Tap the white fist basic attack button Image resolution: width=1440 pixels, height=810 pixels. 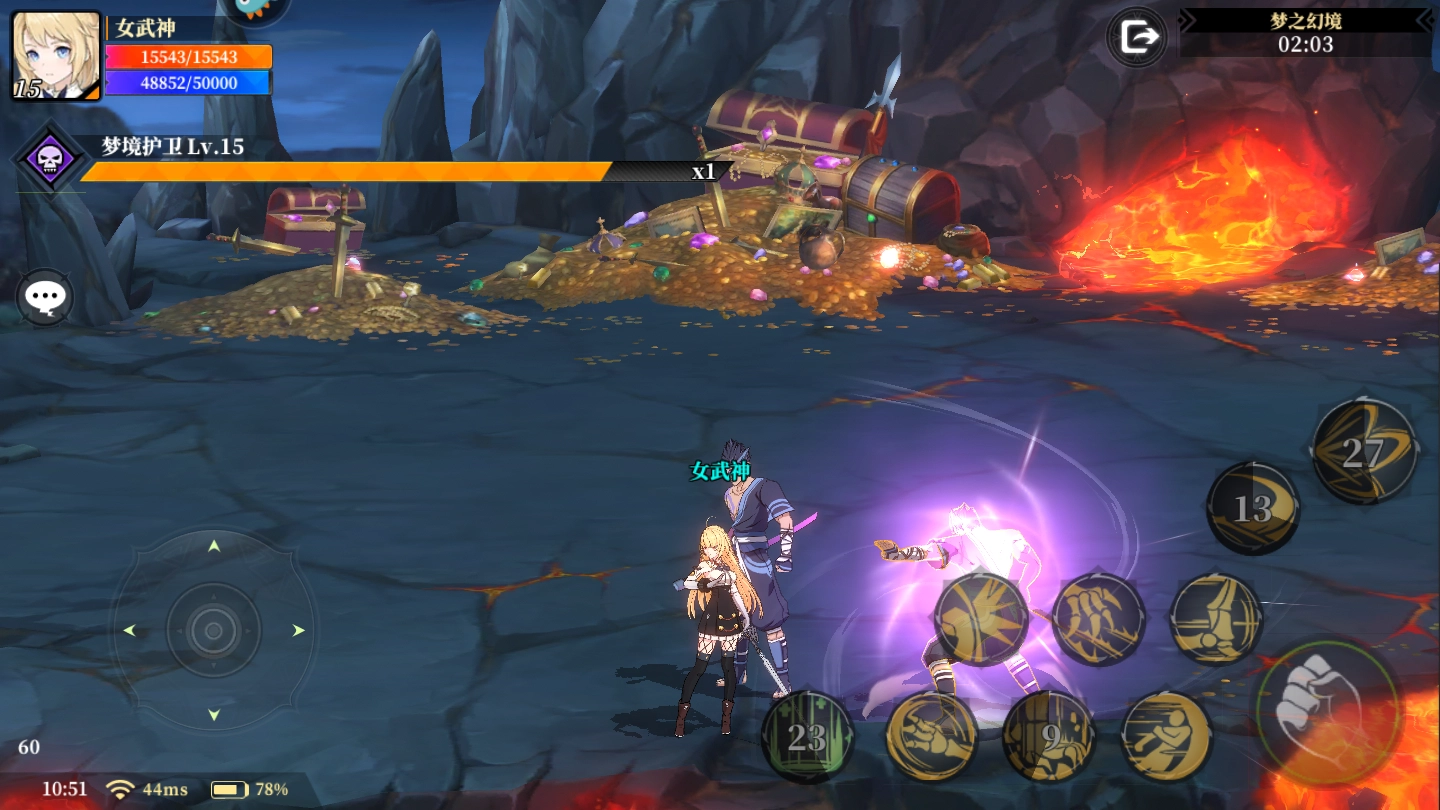point(1326,713)
